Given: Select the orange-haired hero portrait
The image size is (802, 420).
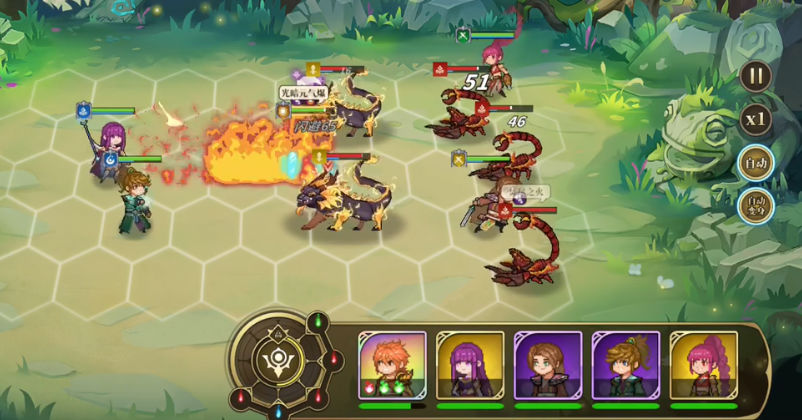Looking at the screenshot, I should (392, 366).
